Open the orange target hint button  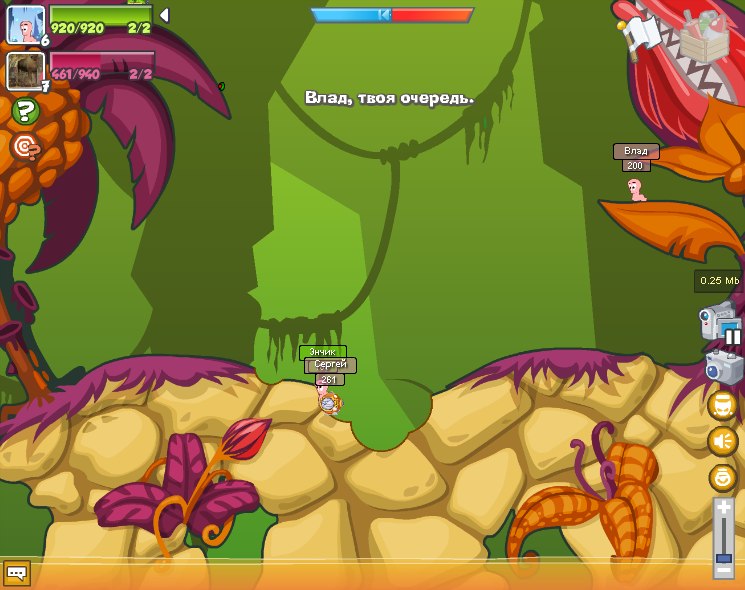(25, 147)
